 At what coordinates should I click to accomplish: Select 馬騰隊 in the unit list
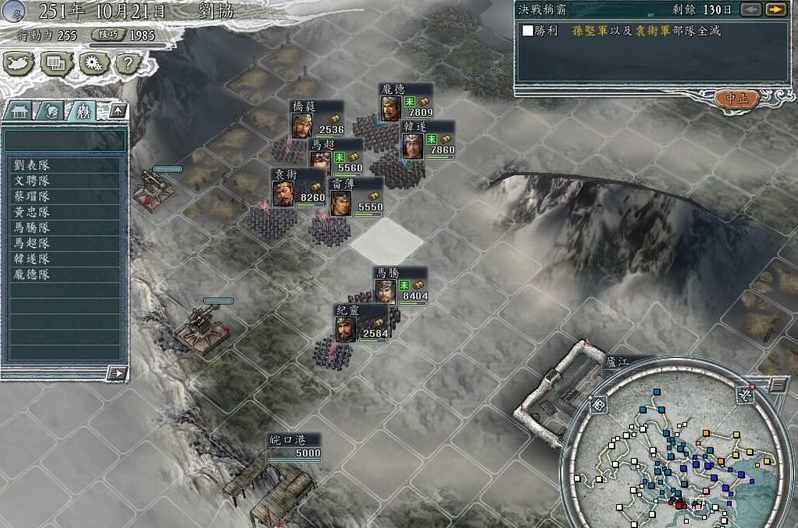[x=32, y=227]
